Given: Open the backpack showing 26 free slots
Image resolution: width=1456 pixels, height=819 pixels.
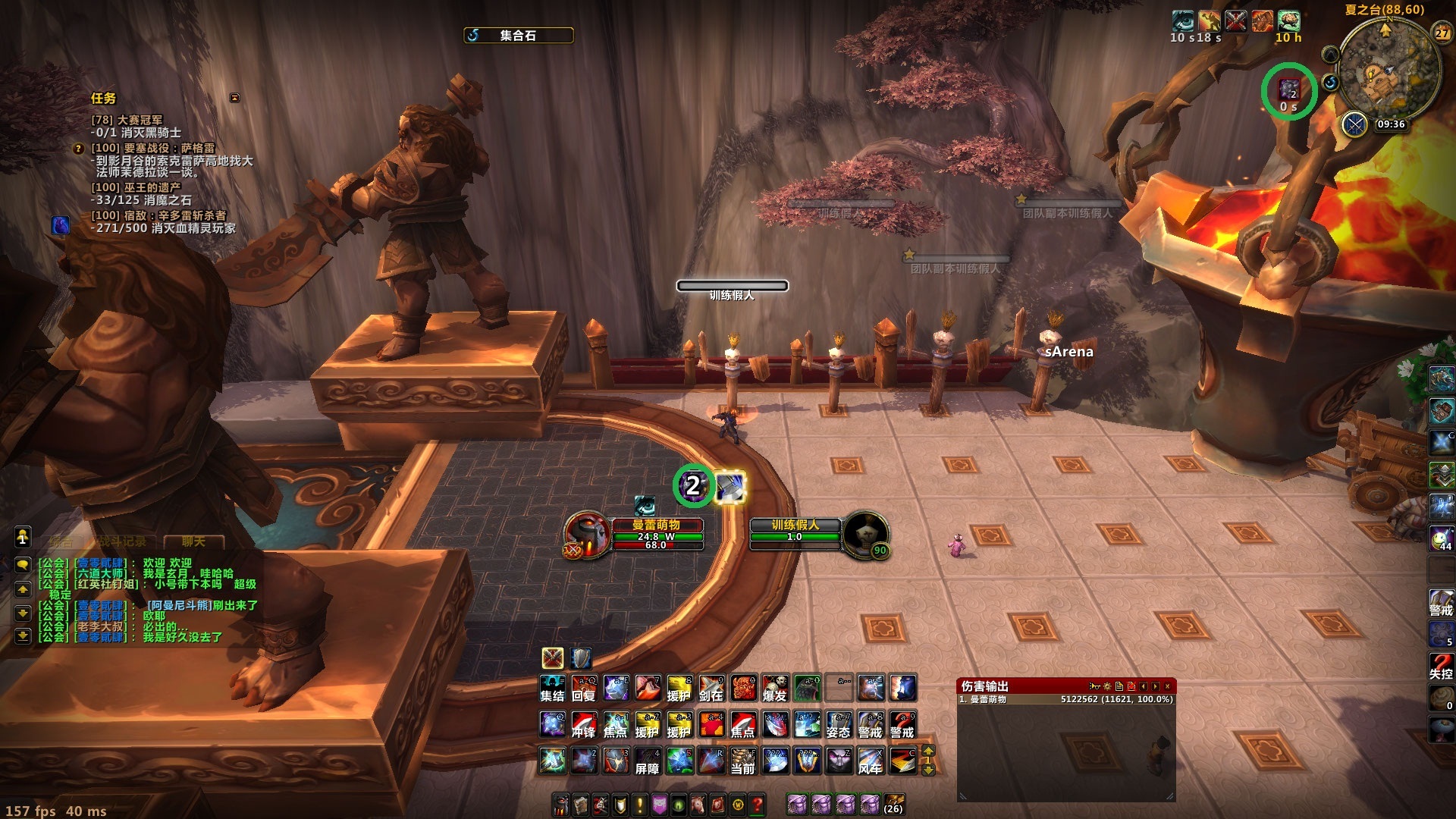Looking at the screenshot, I should pyautogui.click(x=894, y=803).
